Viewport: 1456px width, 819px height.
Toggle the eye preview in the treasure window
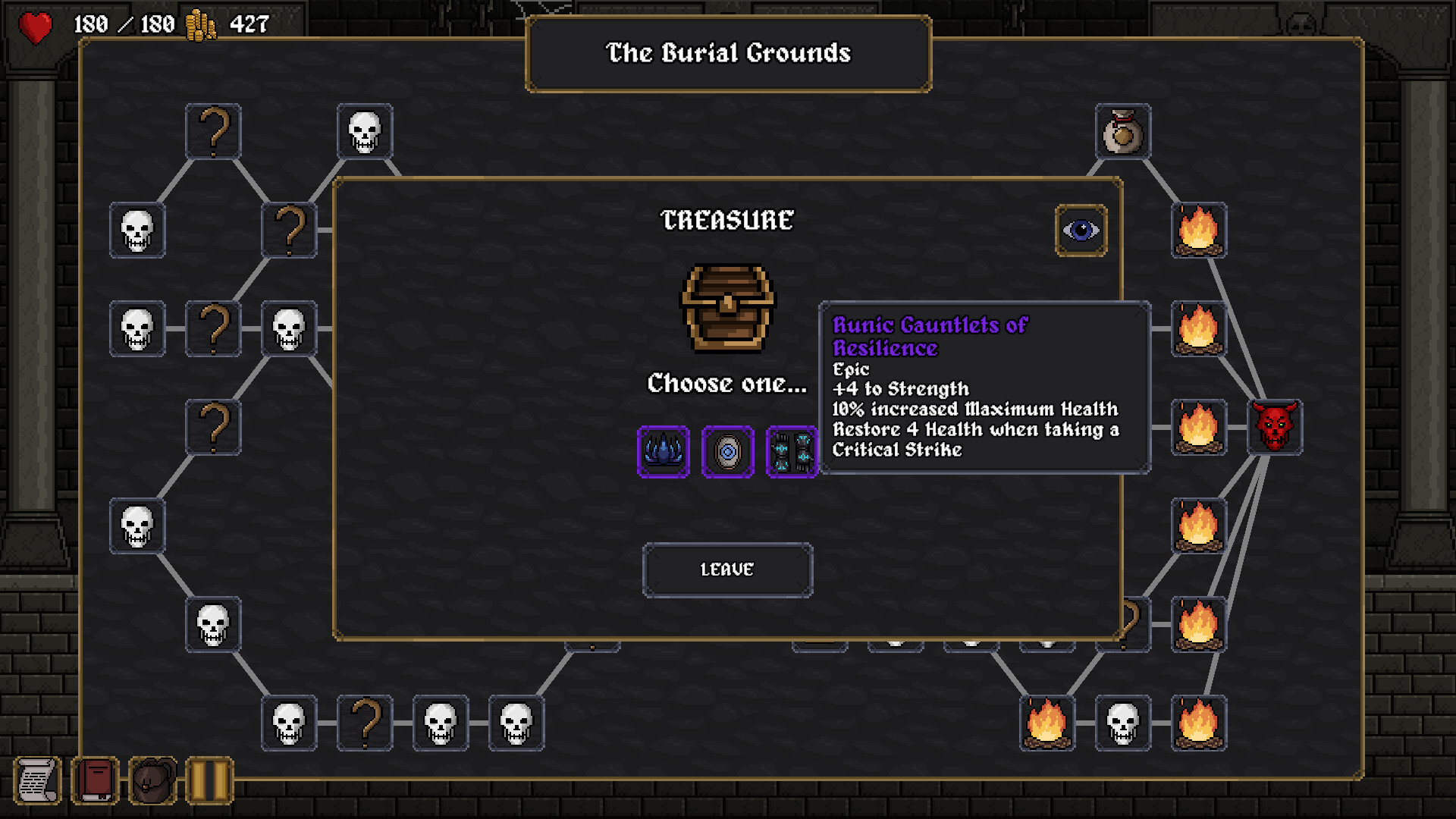1080,230
